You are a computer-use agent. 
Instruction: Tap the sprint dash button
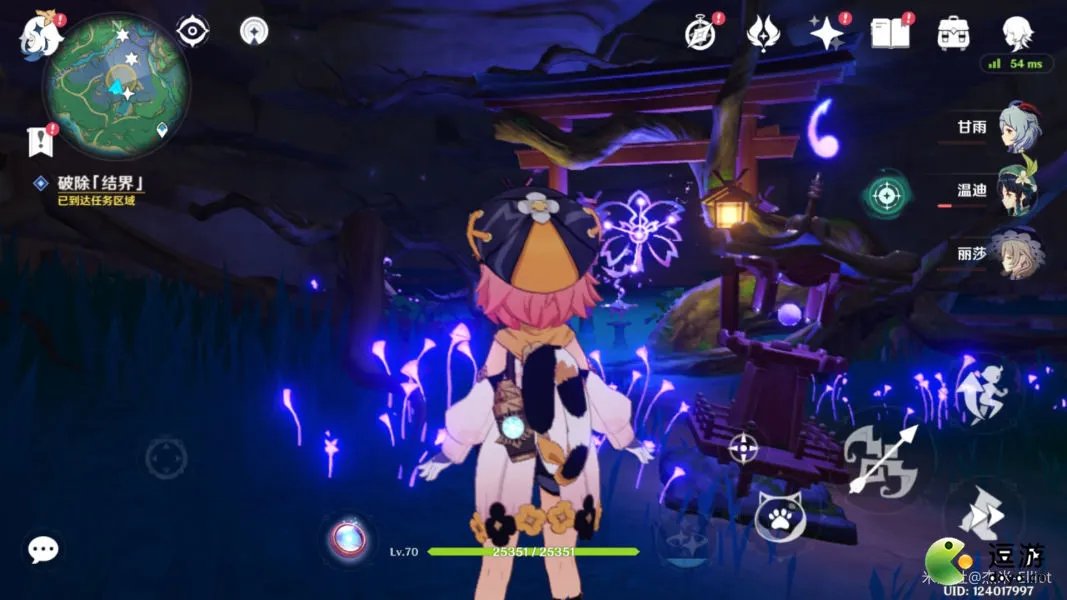coord(980,392)
